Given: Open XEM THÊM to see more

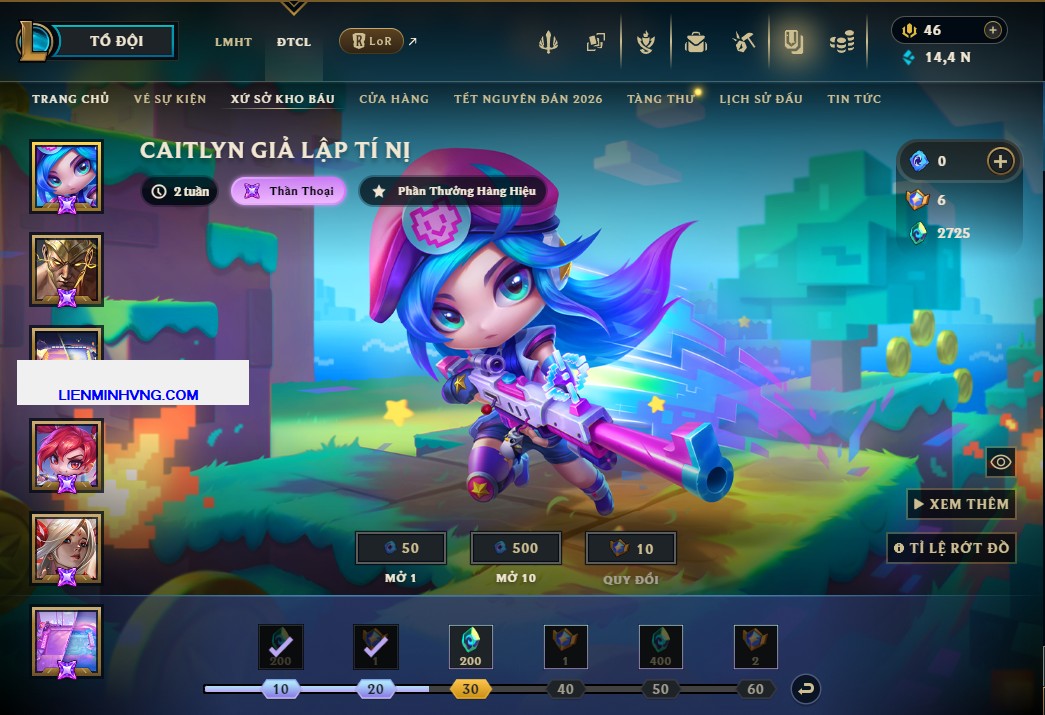Looking at the screenshot, I should (x=961, y=504).
